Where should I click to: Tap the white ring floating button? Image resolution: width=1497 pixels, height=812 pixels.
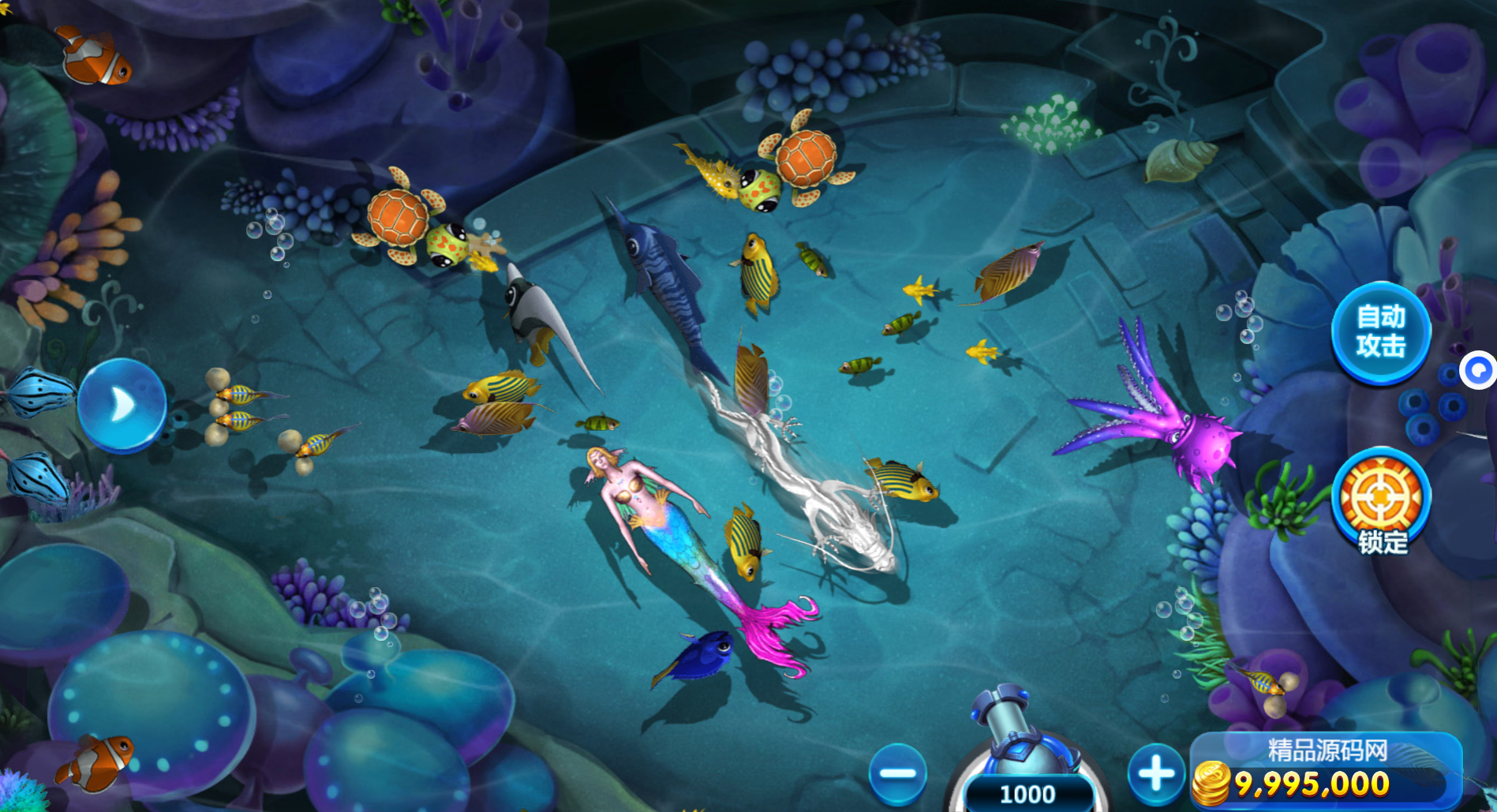point(1478,370)
